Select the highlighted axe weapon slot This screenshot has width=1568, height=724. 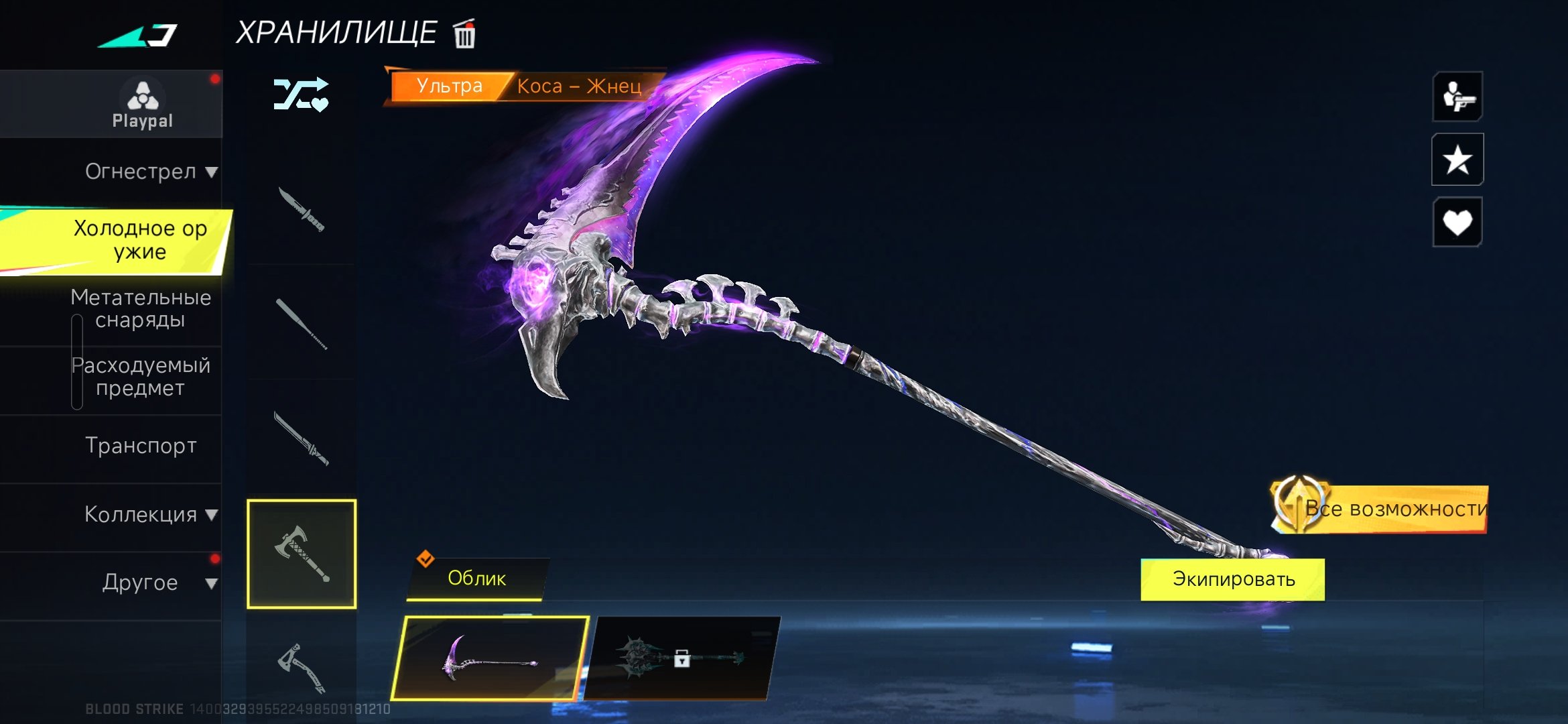pyautogui.click(x=302, y=554)
